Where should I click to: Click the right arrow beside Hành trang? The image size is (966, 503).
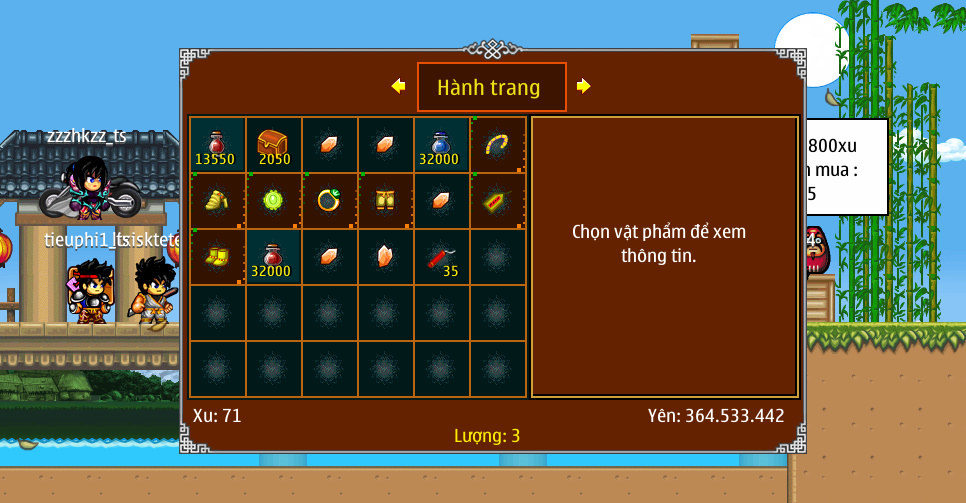tap(584, 87)
